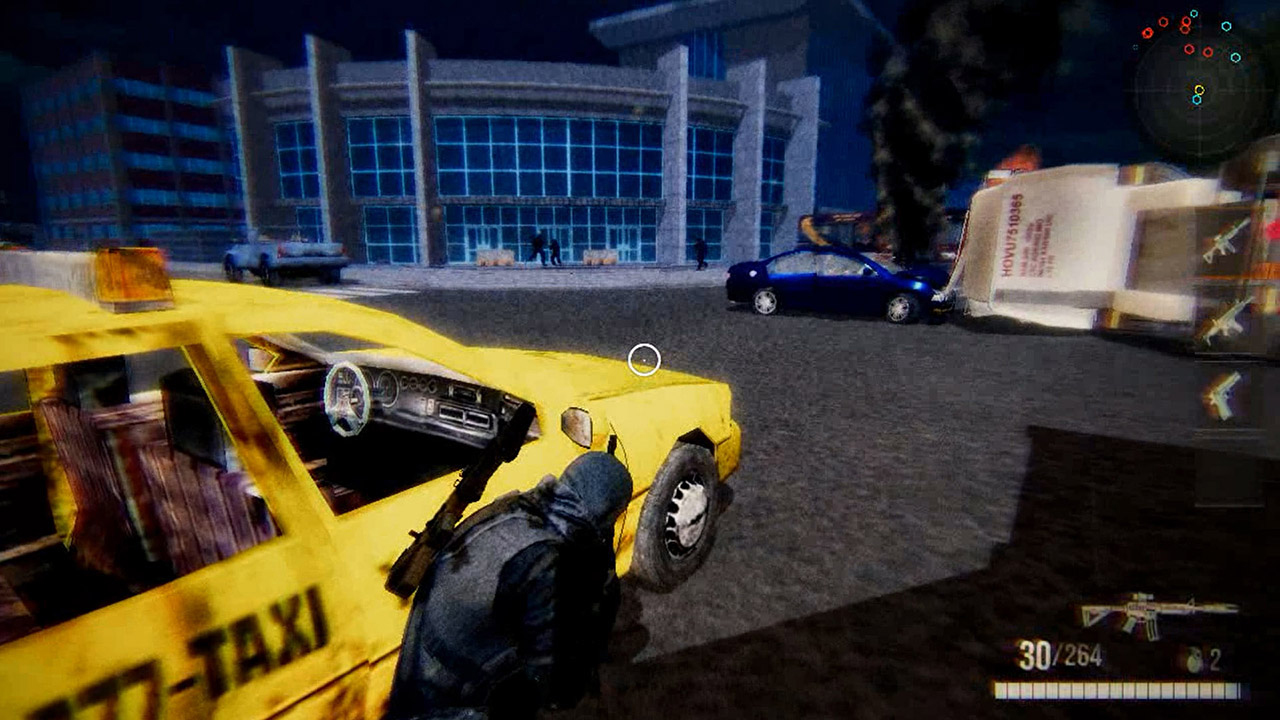The width and height of the screenshot is (1280, 720).
Task: Click the yellow player marker on minimap
Action: pyautogui.click(x=1200, y=90)
